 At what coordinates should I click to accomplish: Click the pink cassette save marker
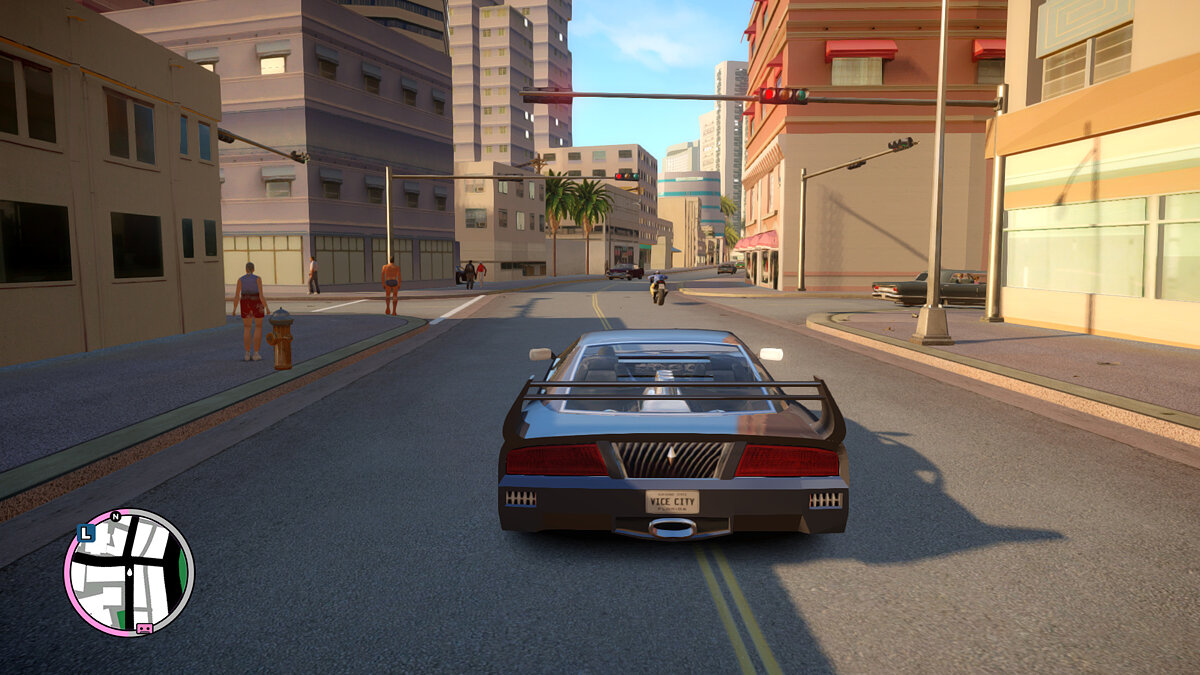pyautogui.click(x=144, y=628)
